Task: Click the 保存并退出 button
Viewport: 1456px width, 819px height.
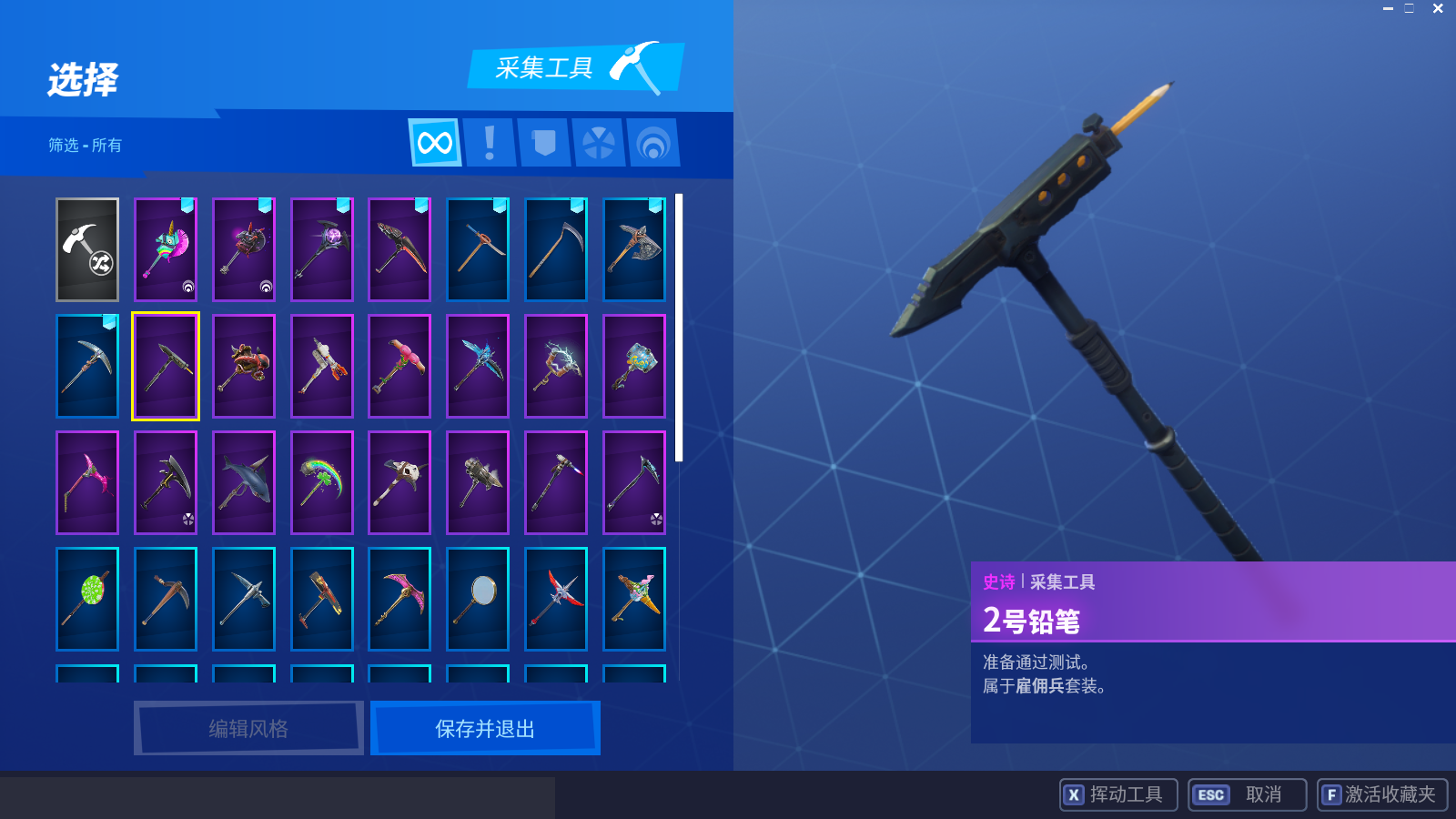Action: tap(484, 728)
